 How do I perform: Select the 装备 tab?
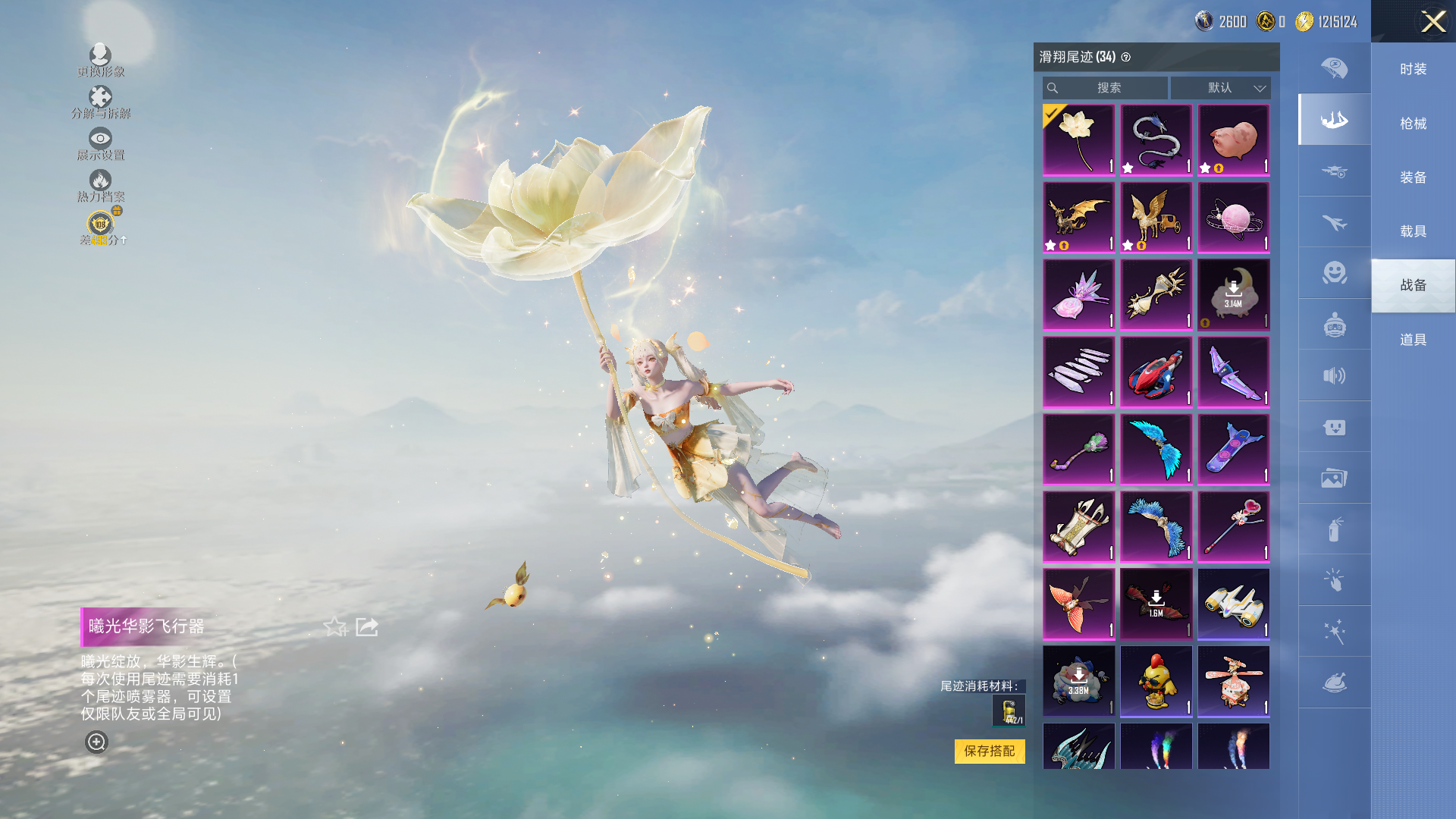[x=1413, y=177]
